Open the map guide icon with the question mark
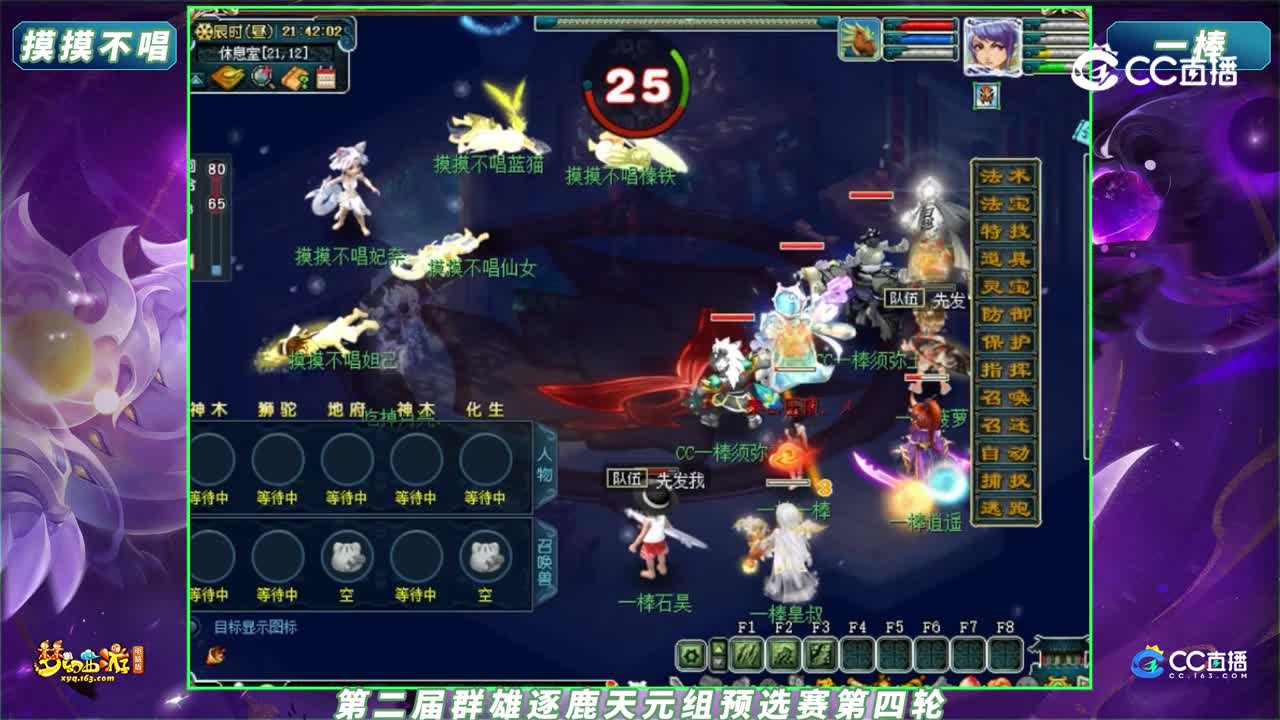The image size is (1280, 720). pos(294,78)
